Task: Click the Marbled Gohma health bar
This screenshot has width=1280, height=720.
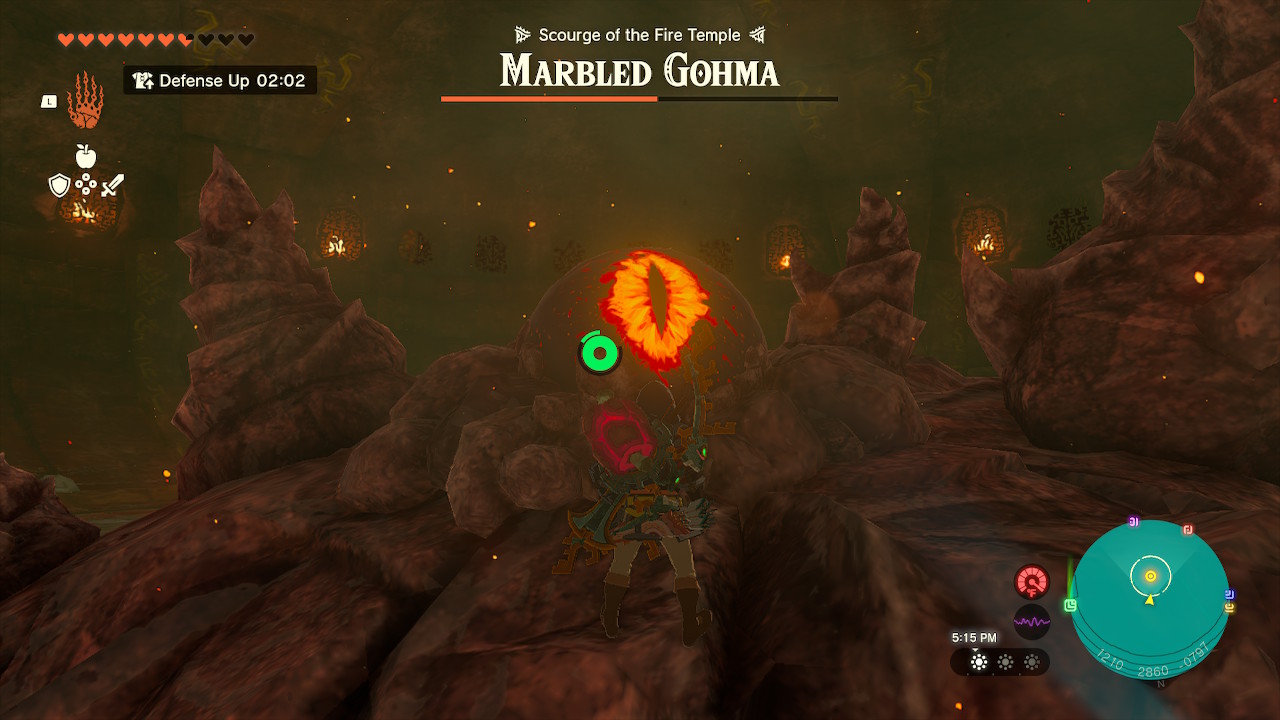Action: click(x=640, y=98)
